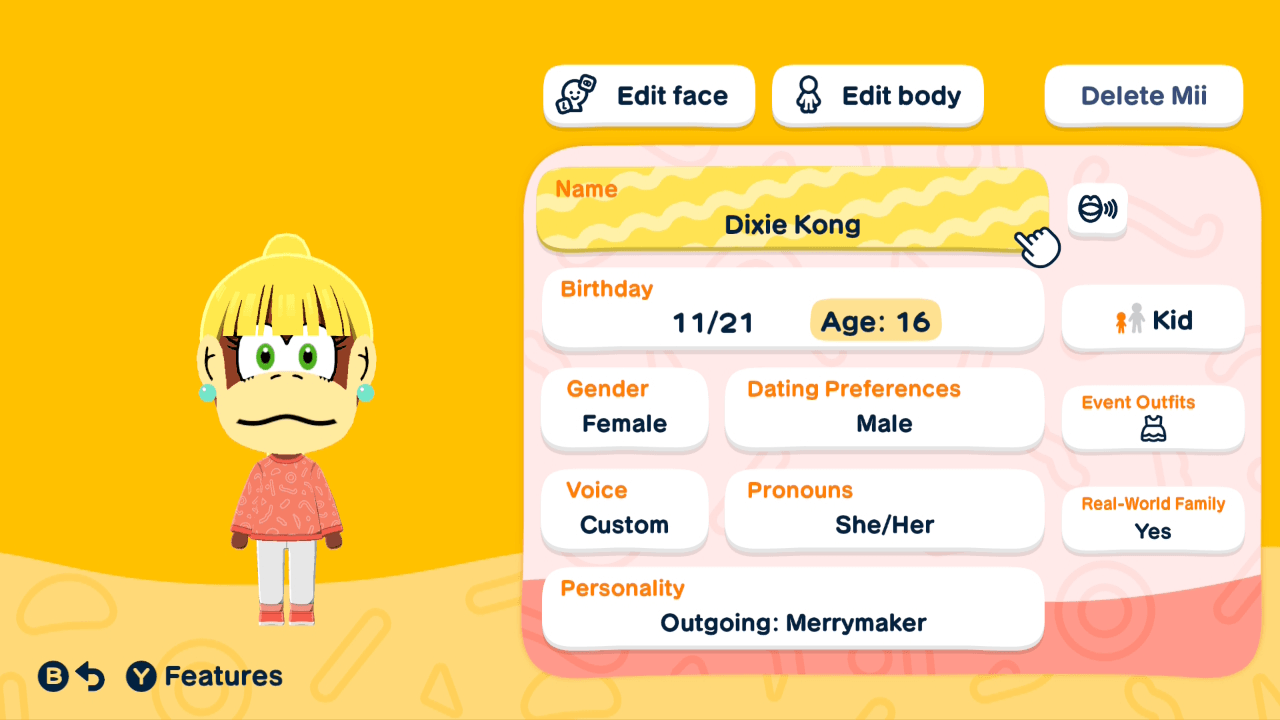Switch the Gender from Female
This screenshot has height=720, width=1280.
[624, 408]
